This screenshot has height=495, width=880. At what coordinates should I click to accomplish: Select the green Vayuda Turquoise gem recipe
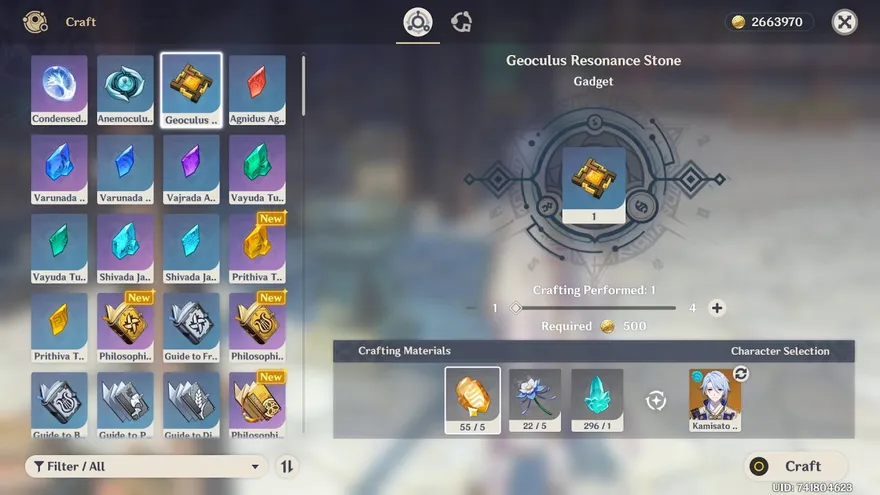[x=257, y=170]
